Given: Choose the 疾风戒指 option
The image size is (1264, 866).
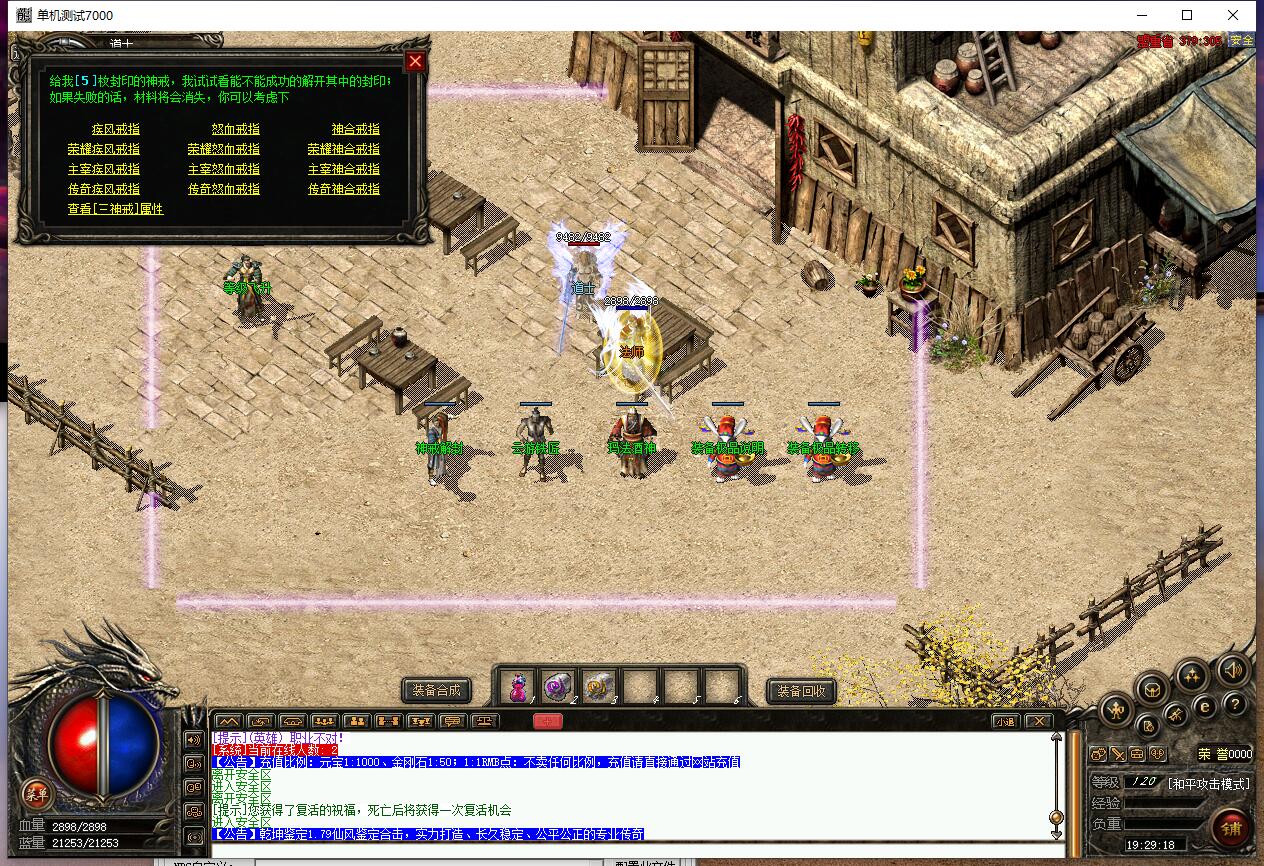Looking at the screenshot, I should point(116,129).
